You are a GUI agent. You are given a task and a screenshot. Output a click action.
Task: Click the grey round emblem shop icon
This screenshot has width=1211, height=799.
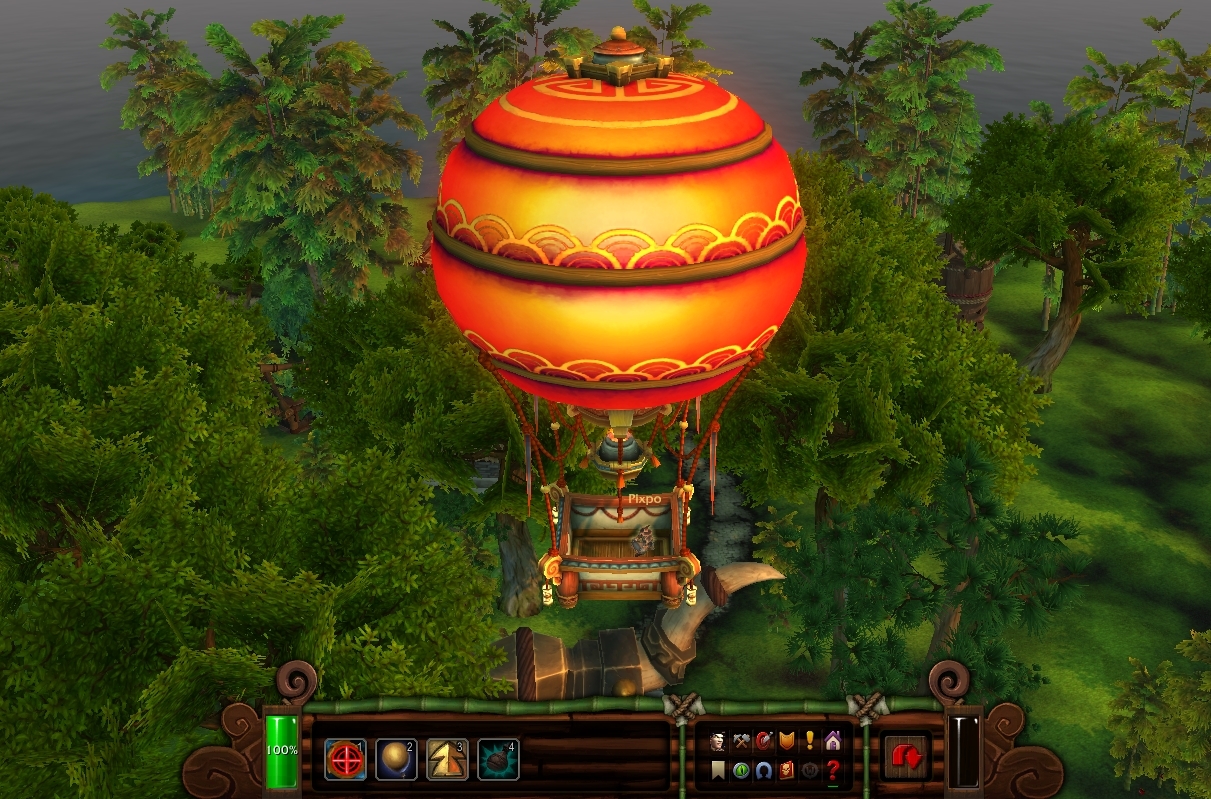click(810, 770)
